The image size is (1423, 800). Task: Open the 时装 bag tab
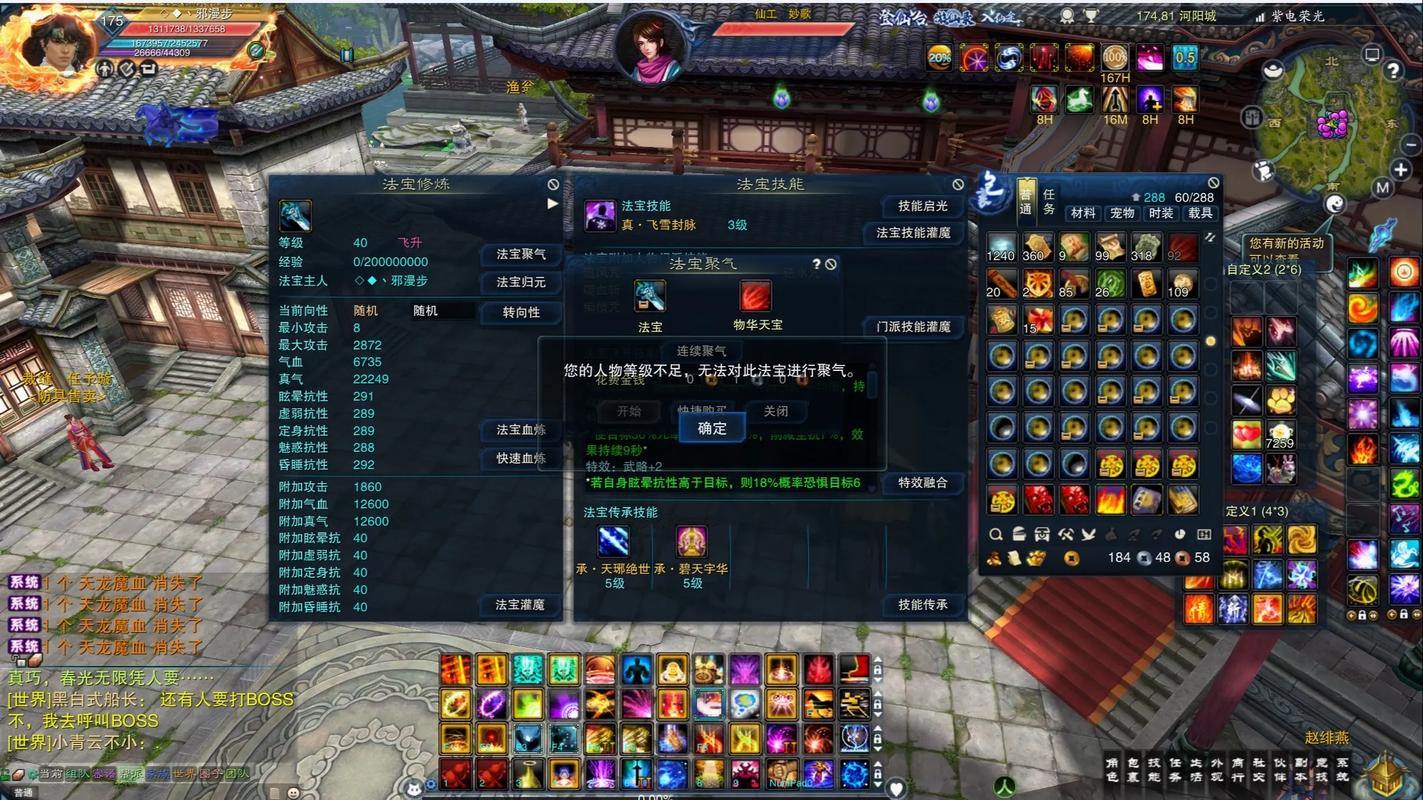pyautogui.click(x=1161, y=213)
